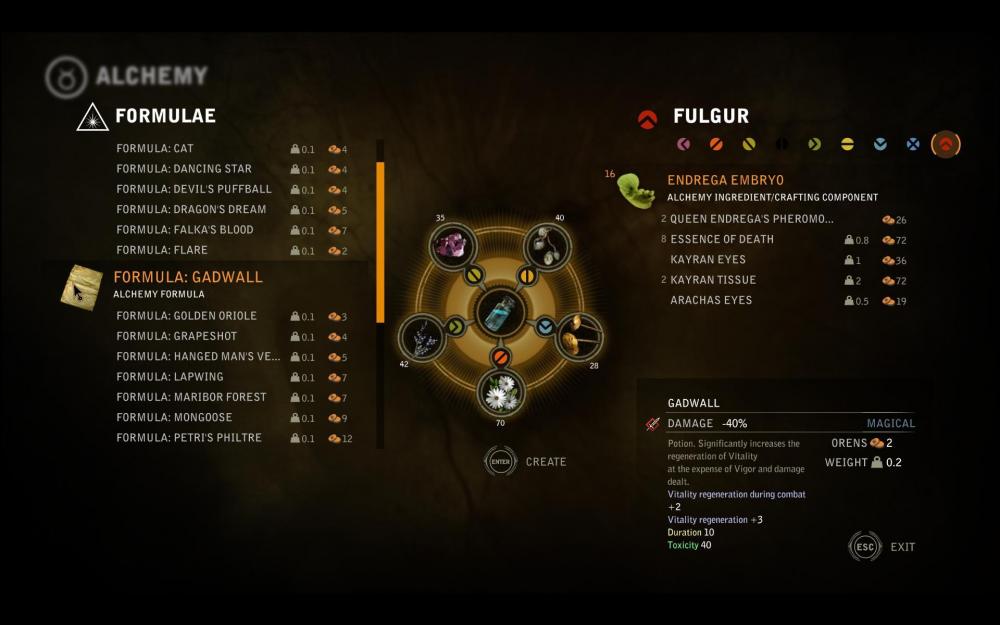Select Formula: Golden Oriole
The width and height of the screenshot is (1000, 625).
187,316
